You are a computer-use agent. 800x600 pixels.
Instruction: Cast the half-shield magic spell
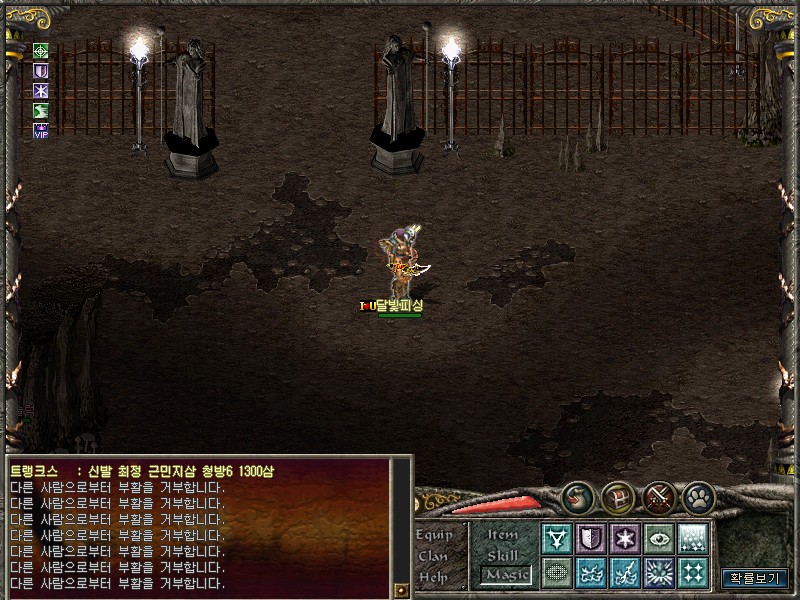(x=591, y=539)
